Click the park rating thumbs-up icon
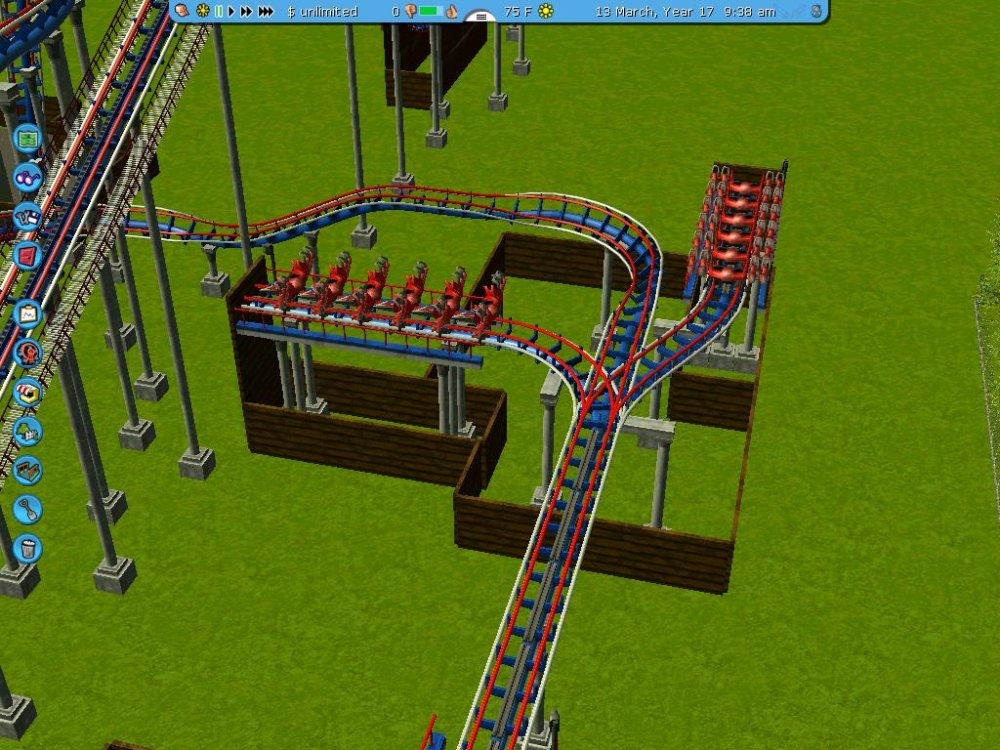Image resolution: width=1000 pixels, height=750 pixels. (450, 11)
